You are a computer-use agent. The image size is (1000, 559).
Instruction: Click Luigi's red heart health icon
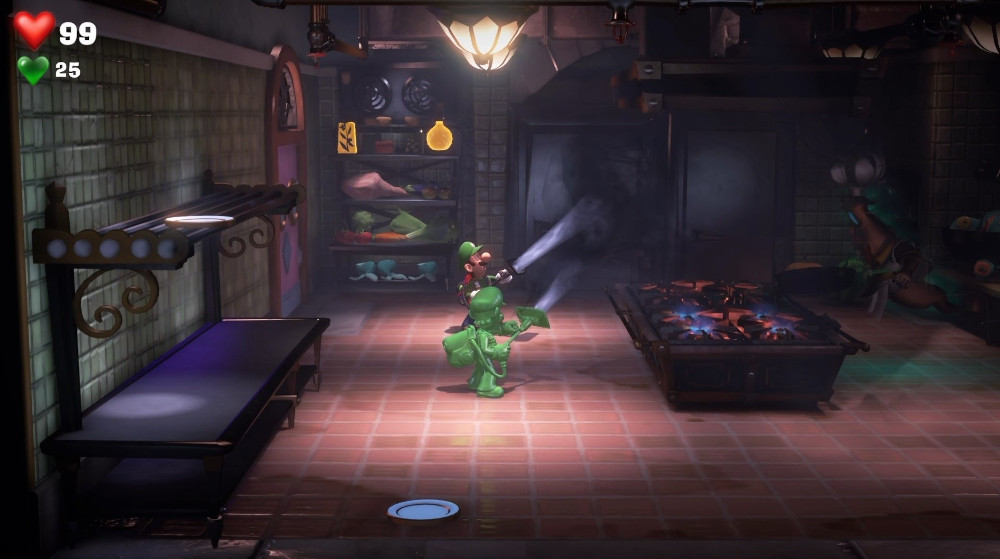(34, 30)
